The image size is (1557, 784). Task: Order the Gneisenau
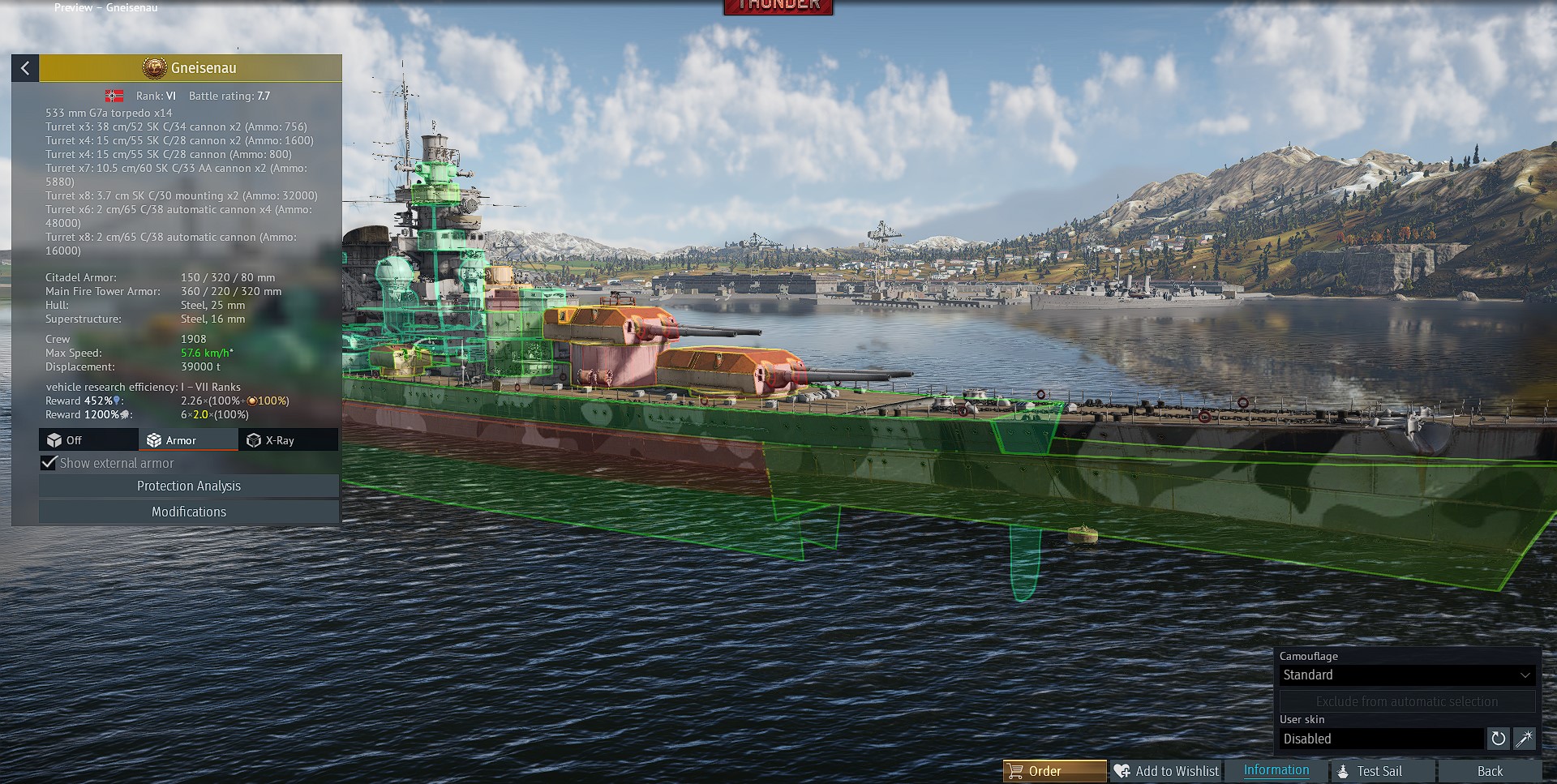(1054, 771)
